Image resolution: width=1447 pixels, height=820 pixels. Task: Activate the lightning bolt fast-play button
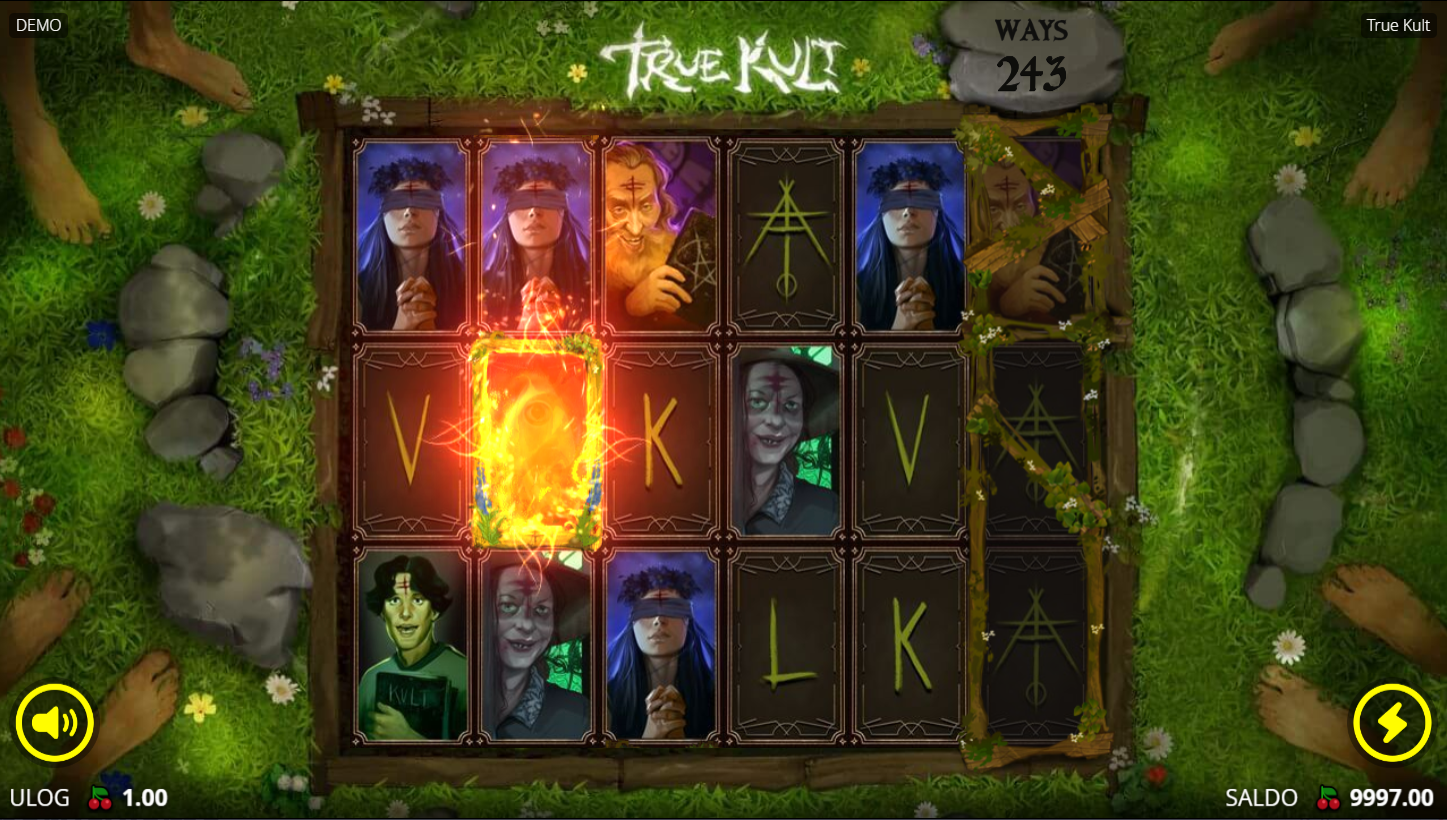pyautogui.click(x=1391, y=722)
